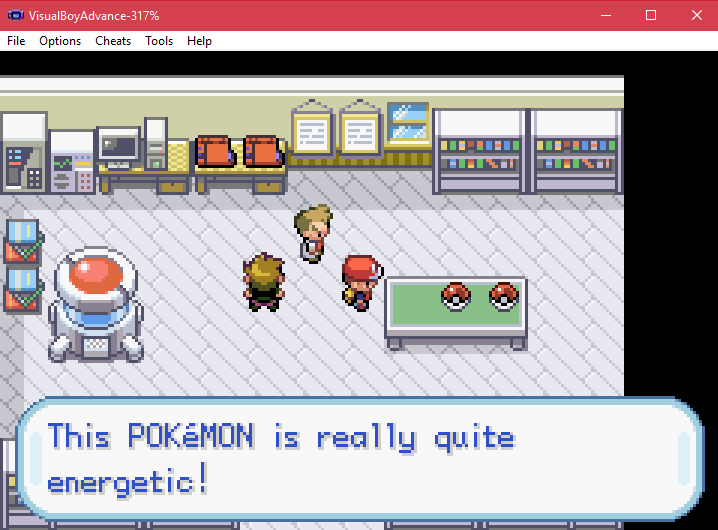
Task: Minimize the VisualBoyAdvance window
Action: pyautogui.click(x=605, y=16)
